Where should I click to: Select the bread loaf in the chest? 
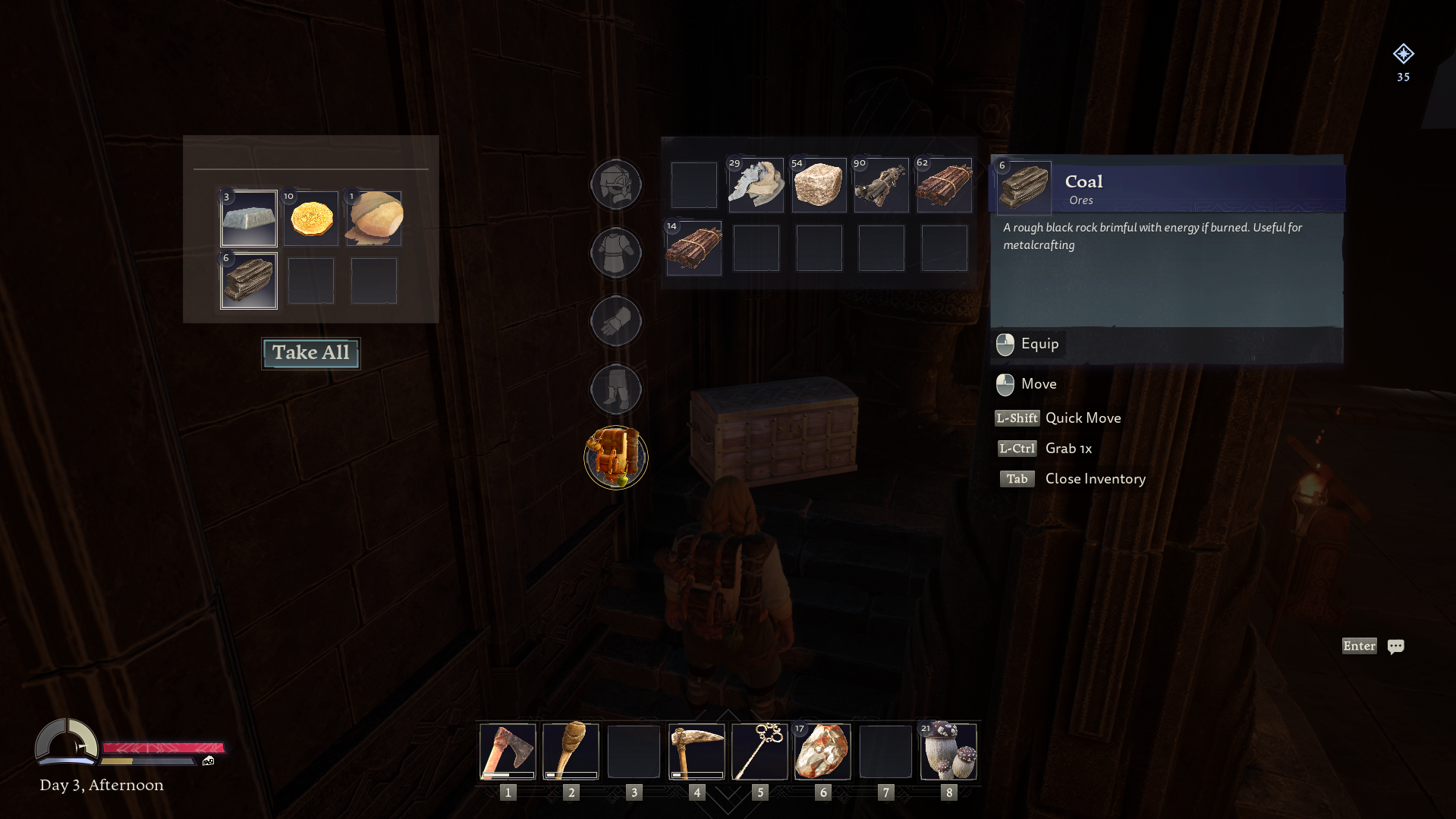(x=373, y=219)
